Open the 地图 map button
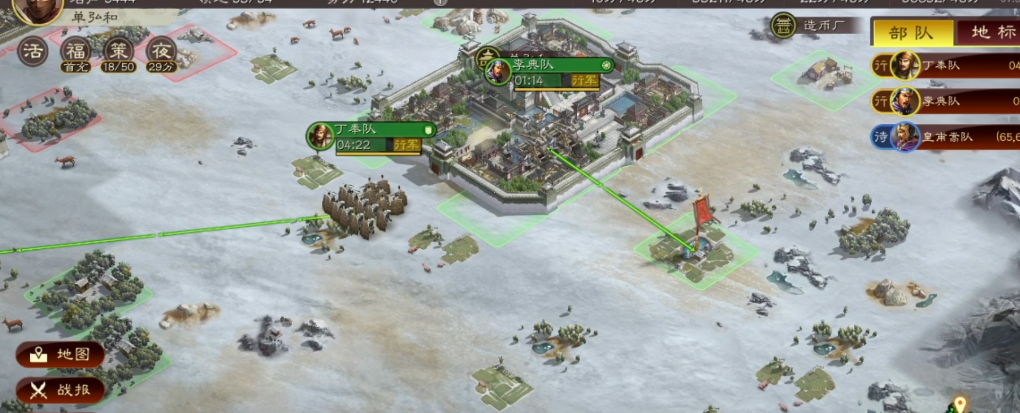 click(x=61, y=354)
